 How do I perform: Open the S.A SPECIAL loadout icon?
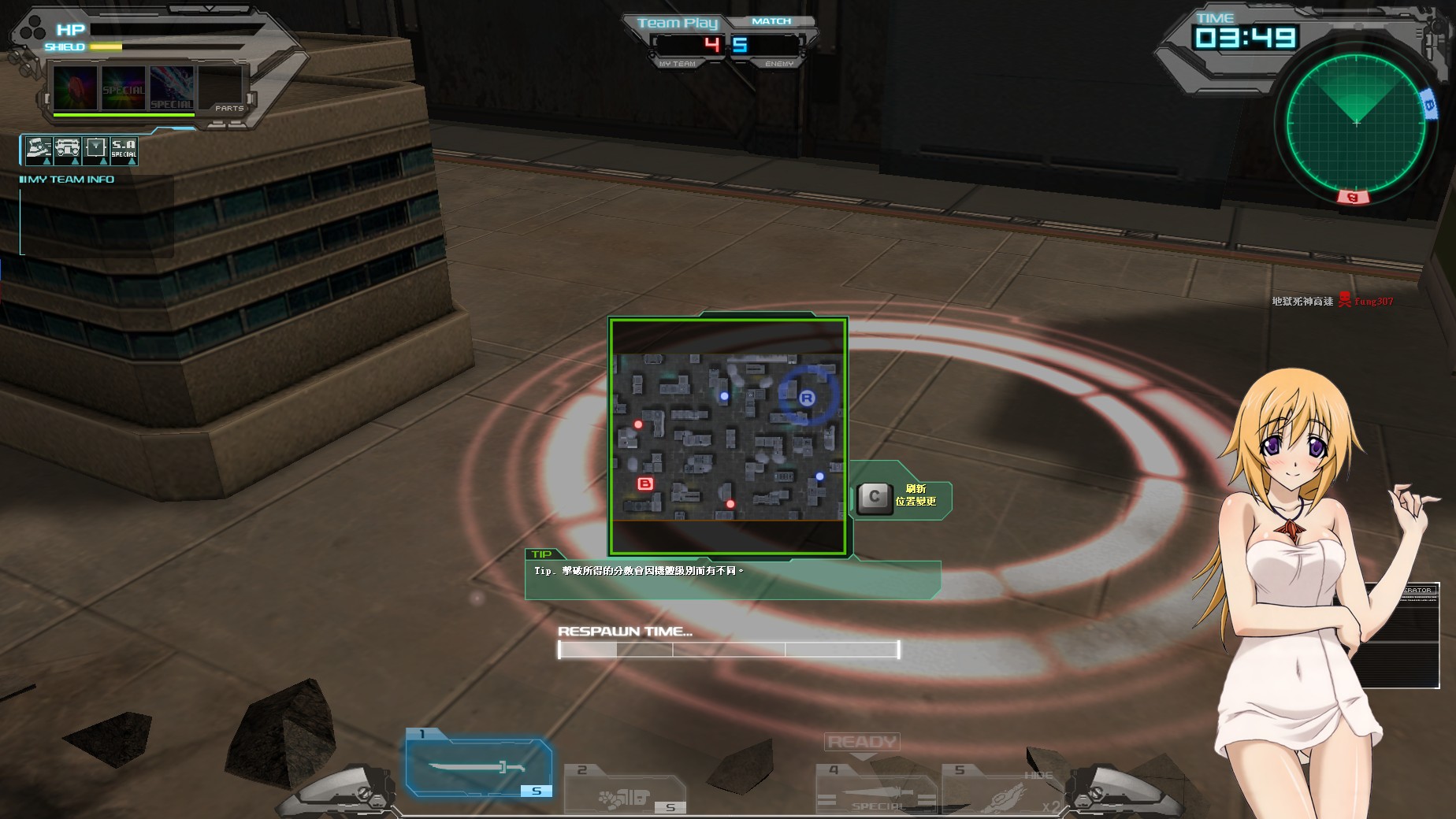(124, 151)
